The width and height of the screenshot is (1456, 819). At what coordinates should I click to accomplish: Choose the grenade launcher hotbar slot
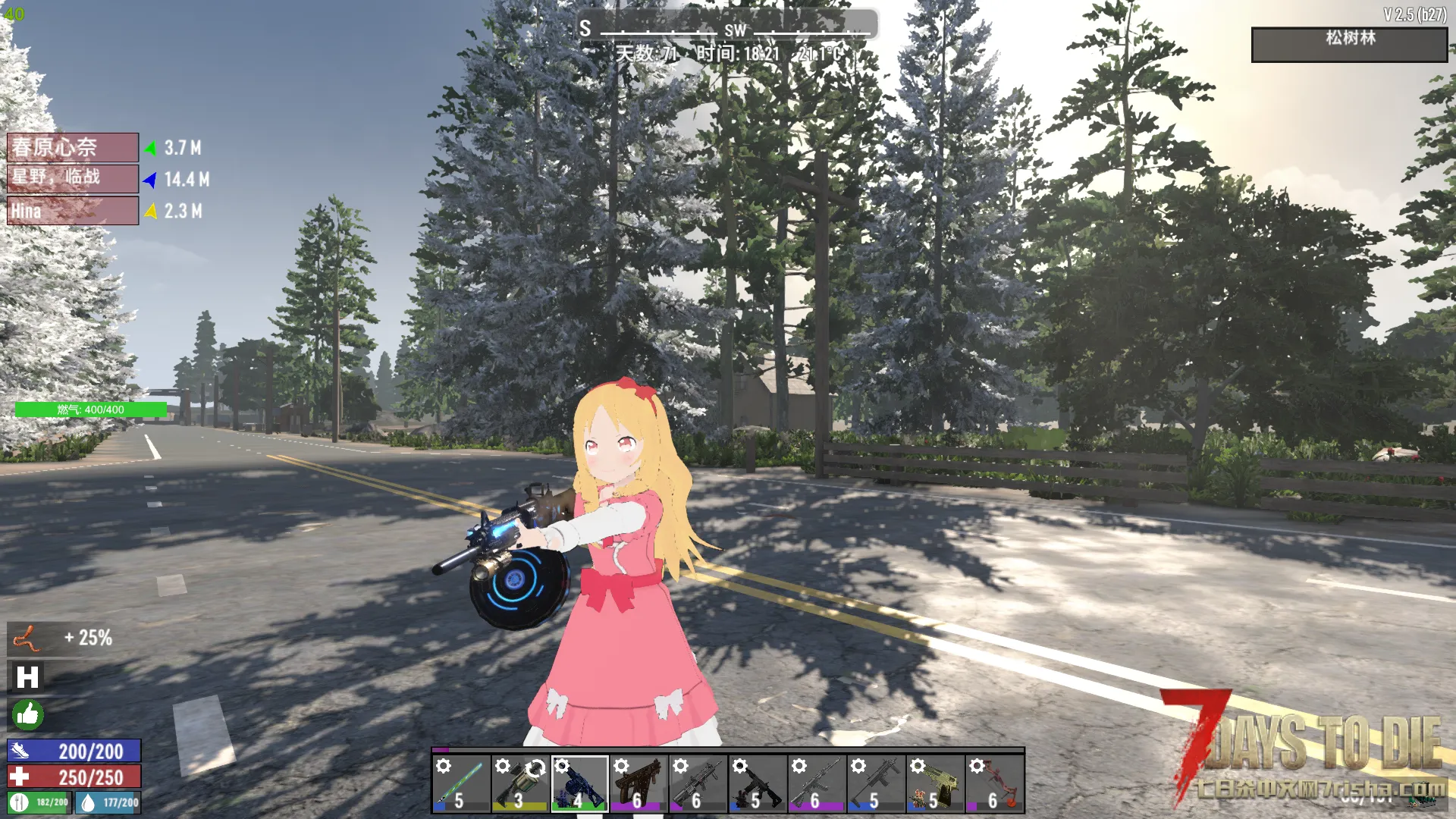click(519, 784)
